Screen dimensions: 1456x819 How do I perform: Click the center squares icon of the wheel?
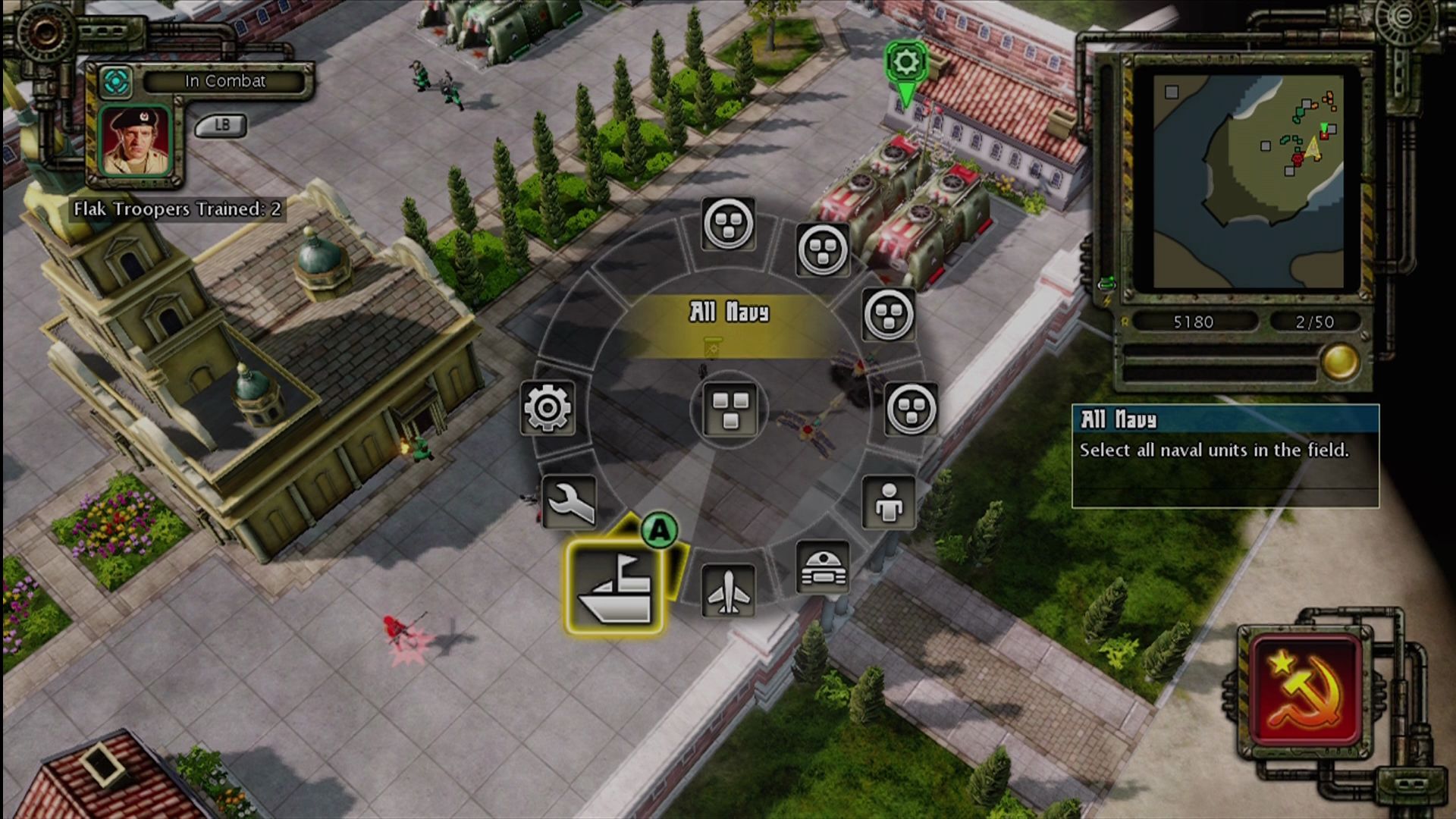coord(730,409)
